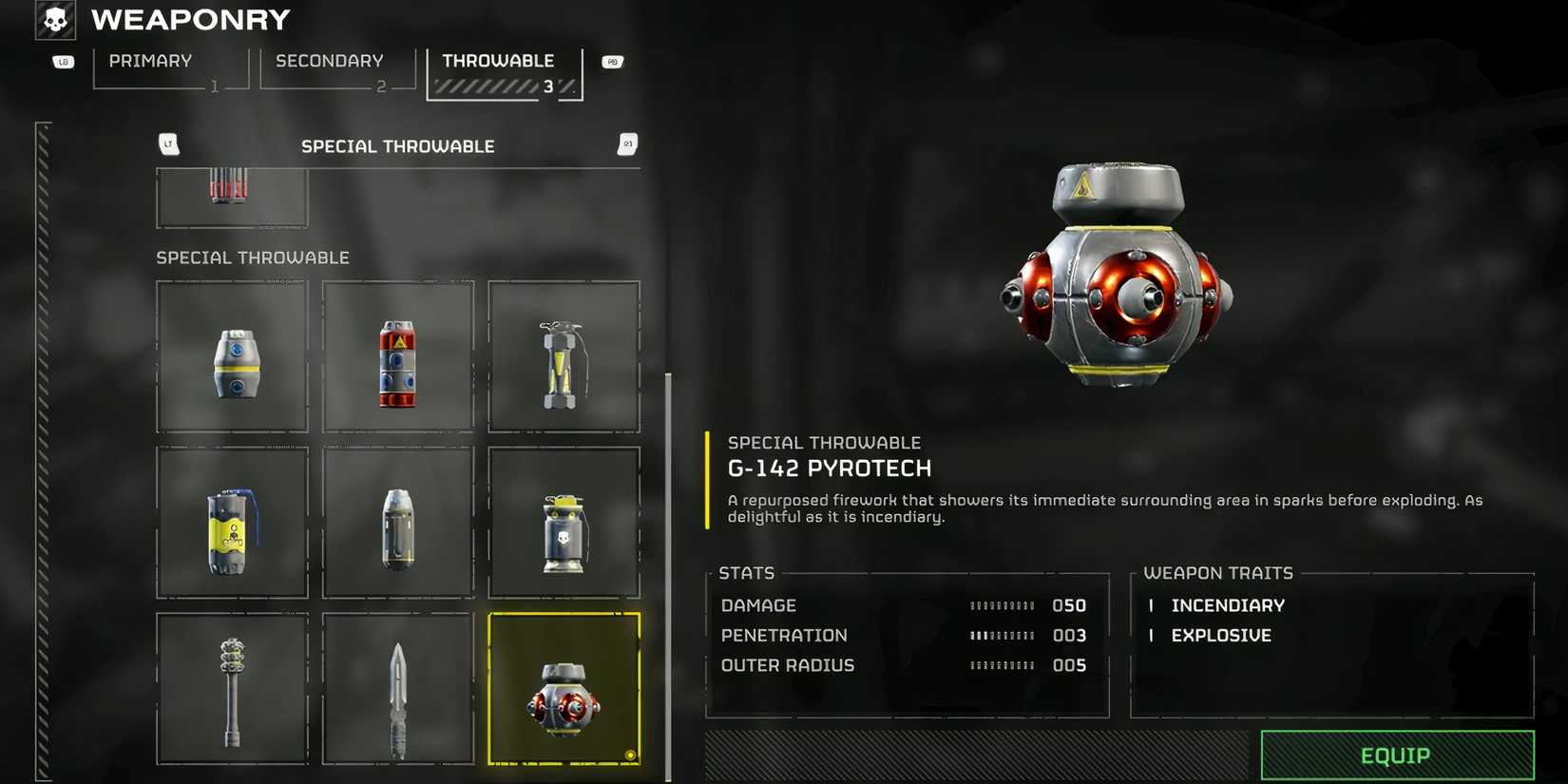Click the dynamite thumbnail above the grid

click(231, 195)
